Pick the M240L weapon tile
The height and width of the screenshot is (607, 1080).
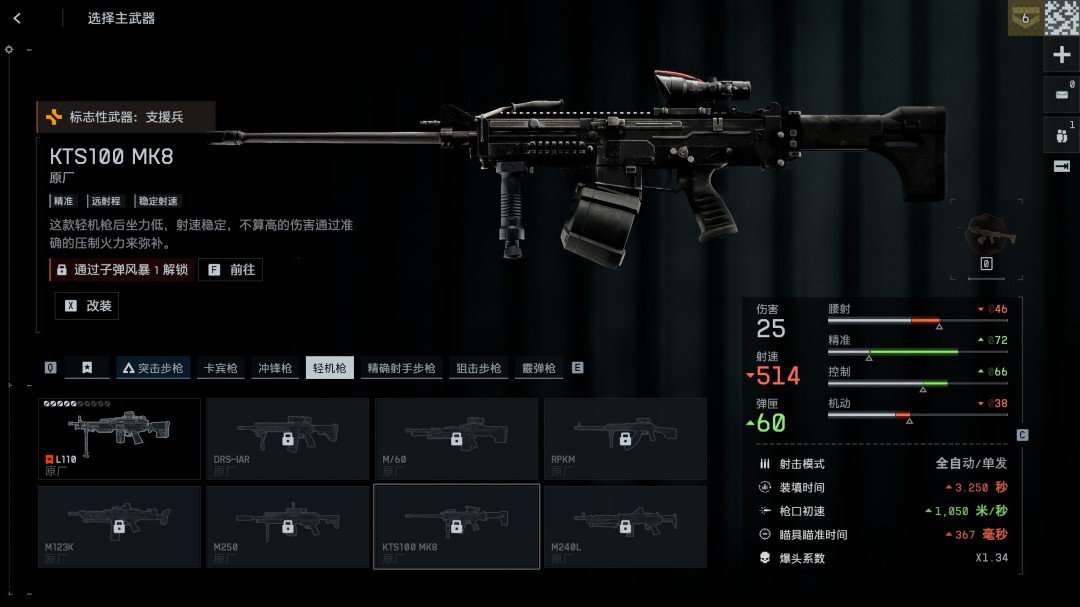pyautogui.click(x=625, y=526)
